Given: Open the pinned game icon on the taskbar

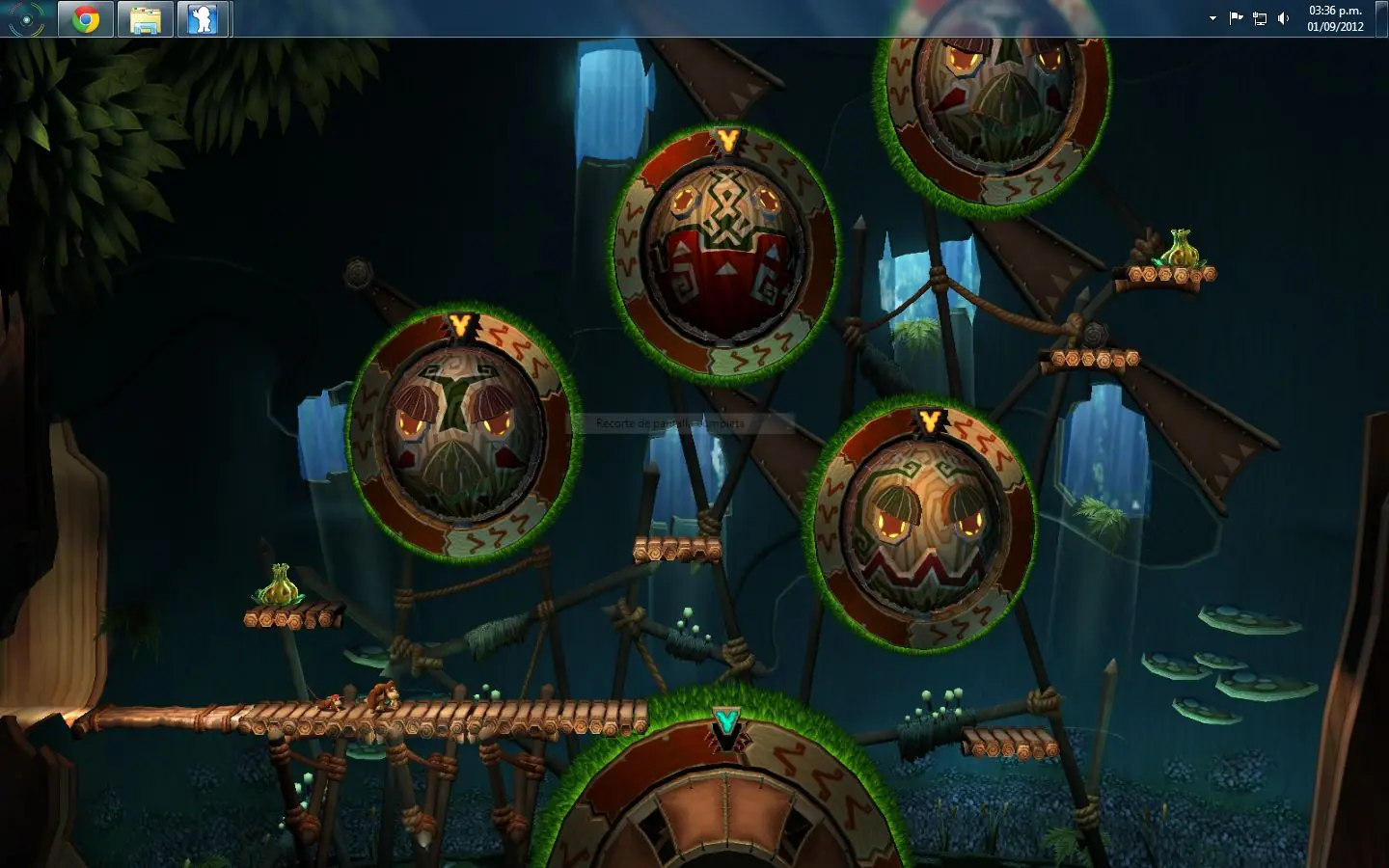Looking at the screenshot, I should [204, 17].
